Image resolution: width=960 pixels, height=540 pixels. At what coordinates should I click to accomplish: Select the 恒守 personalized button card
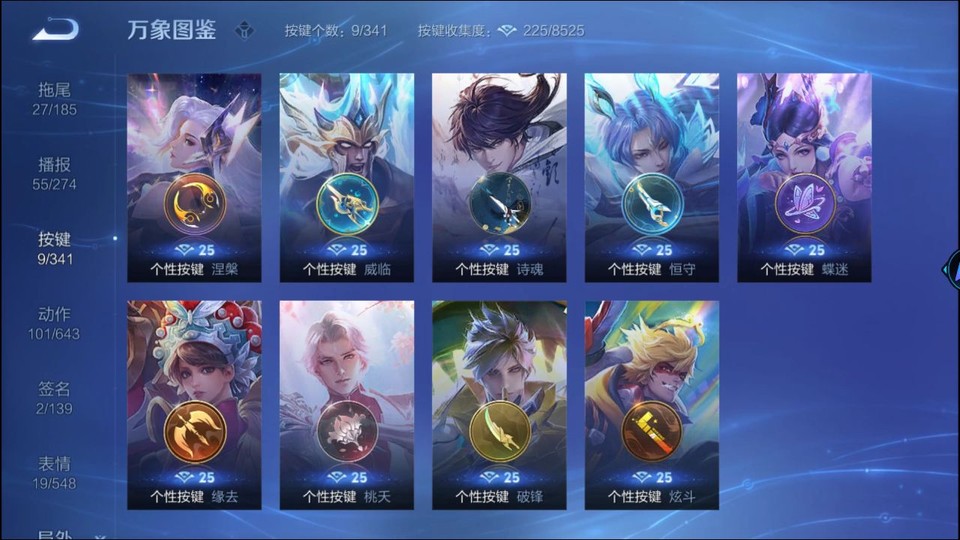point(652,178)
